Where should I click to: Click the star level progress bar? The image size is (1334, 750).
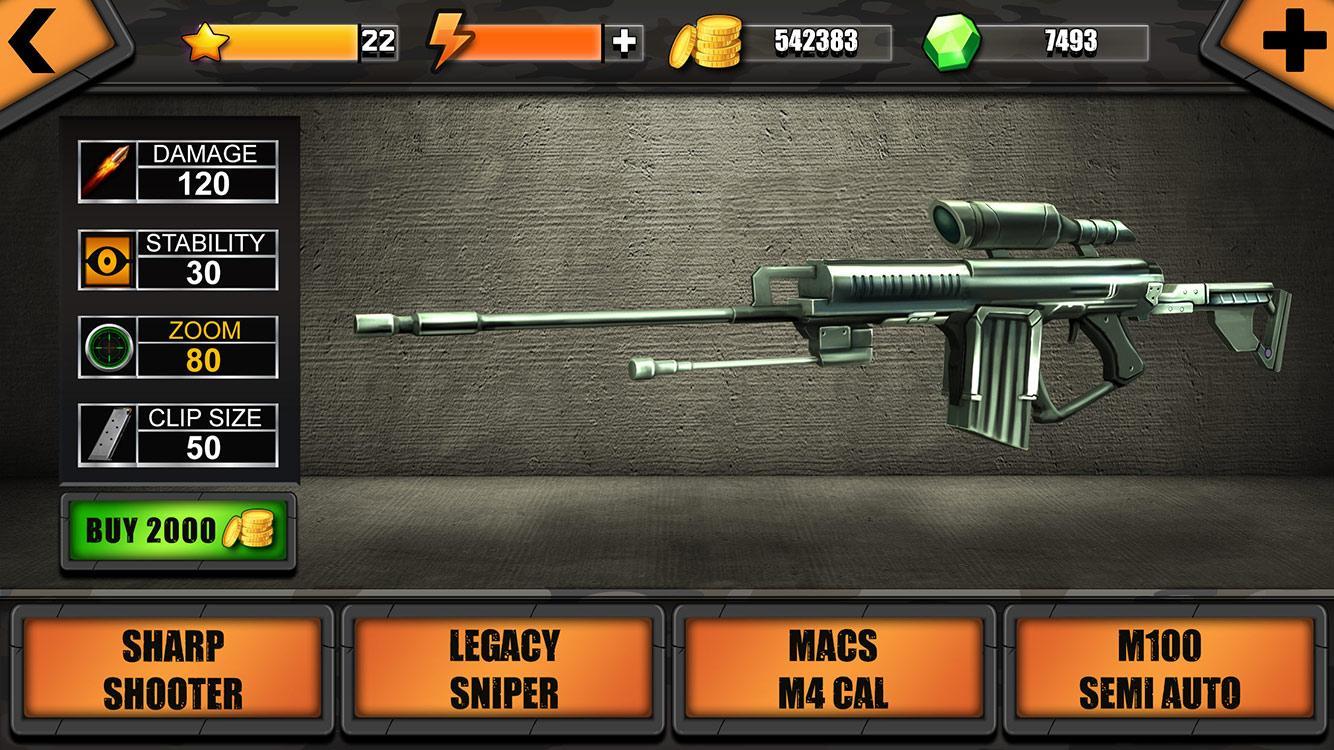290,41
